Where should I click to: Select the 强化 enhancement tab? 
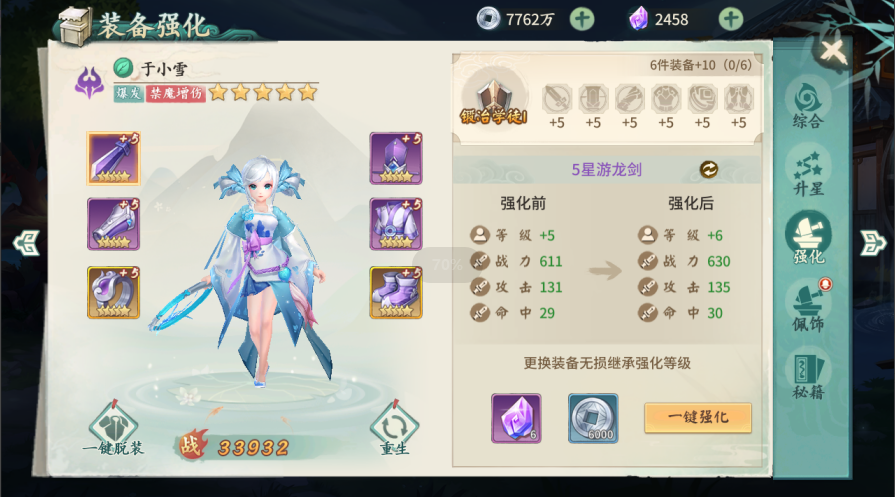coord(808,239)
